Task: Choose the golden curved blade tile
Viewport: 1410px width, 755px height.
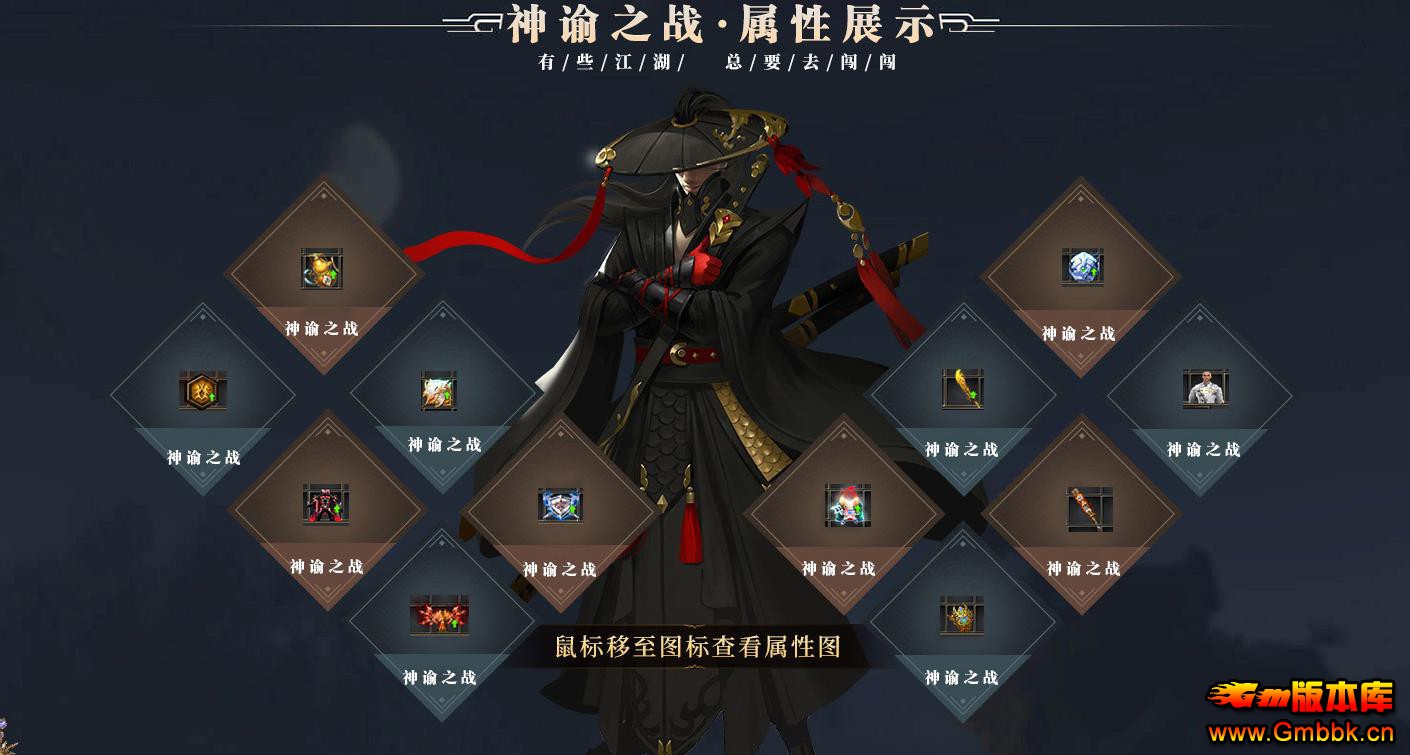Action: coord(962,388)
